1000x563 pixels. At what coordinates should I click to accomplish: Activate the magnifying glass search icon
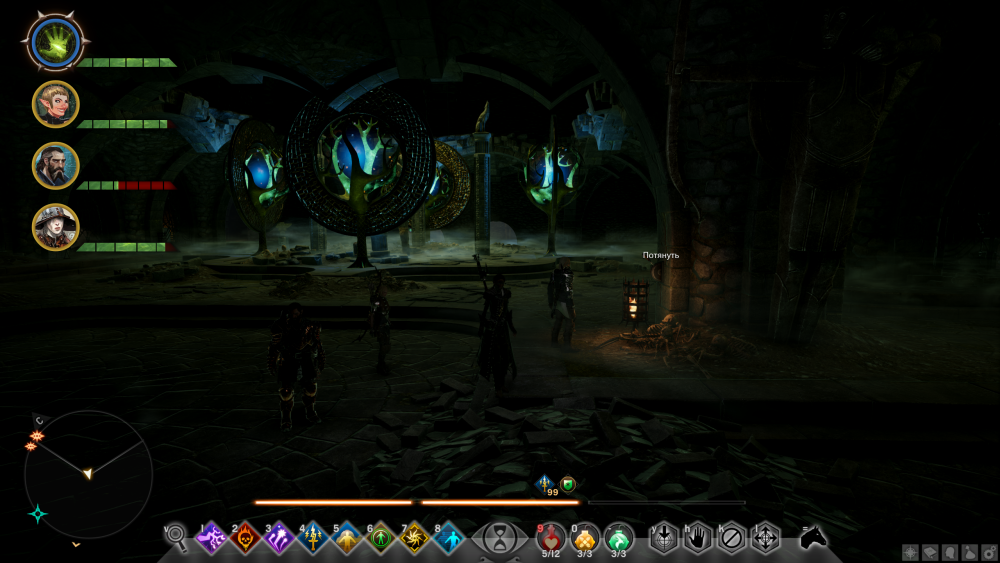coord(177,538)
